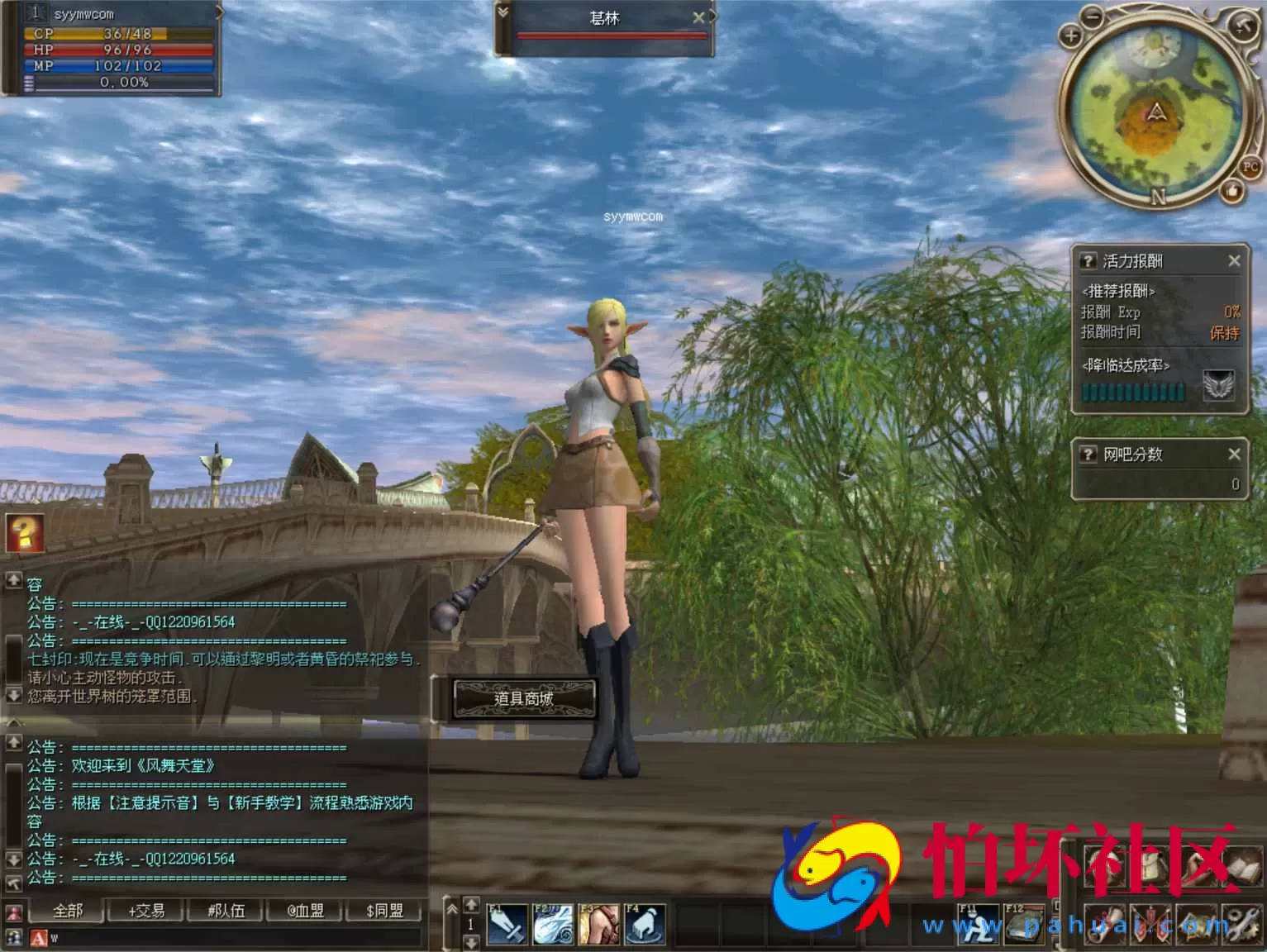Viewport: 1267px width, 952px height.
Task: Use the F1 sword attack skill
Action: (507, 924)
